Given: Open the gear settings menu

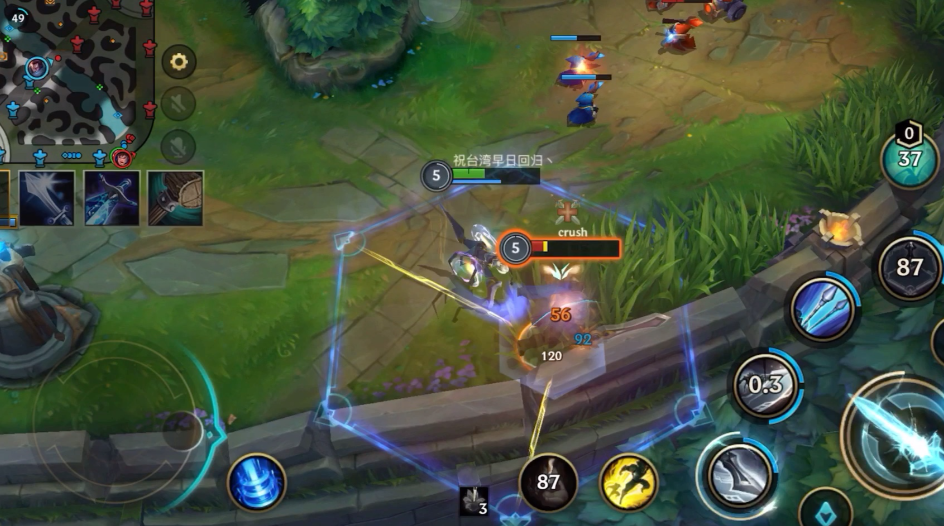Looking at the screenshot, I should [x=179, y=62].
